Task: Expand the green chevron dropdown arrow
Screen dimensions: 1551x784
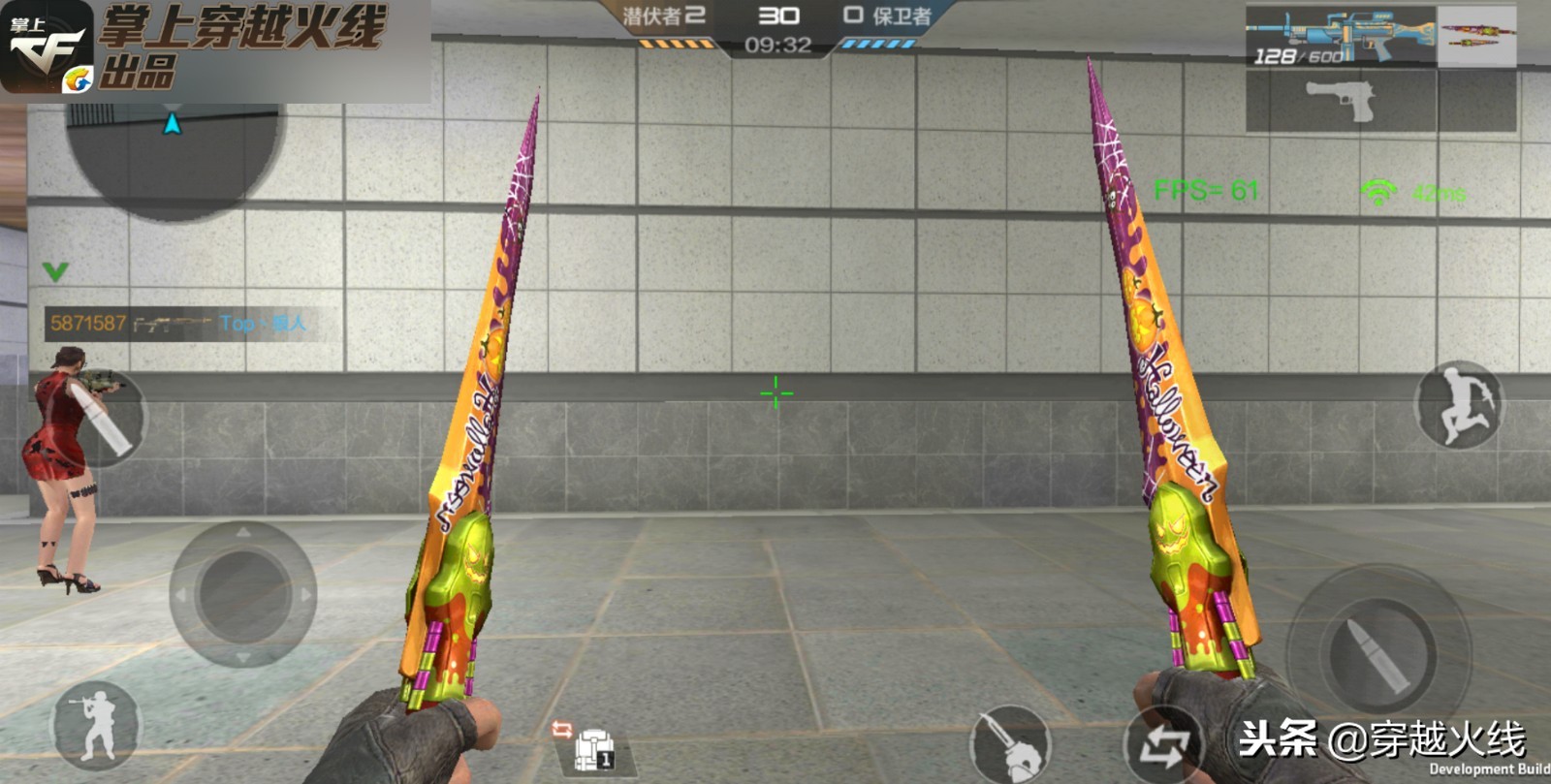Action: pos(55,271)
